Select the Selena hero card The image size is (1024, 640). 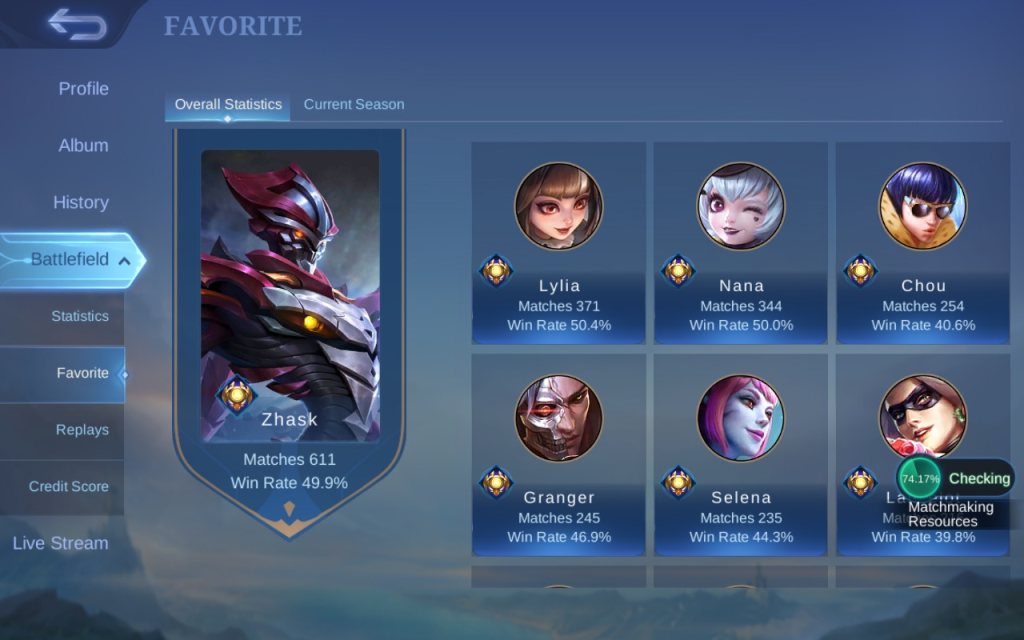click(741, 455)
